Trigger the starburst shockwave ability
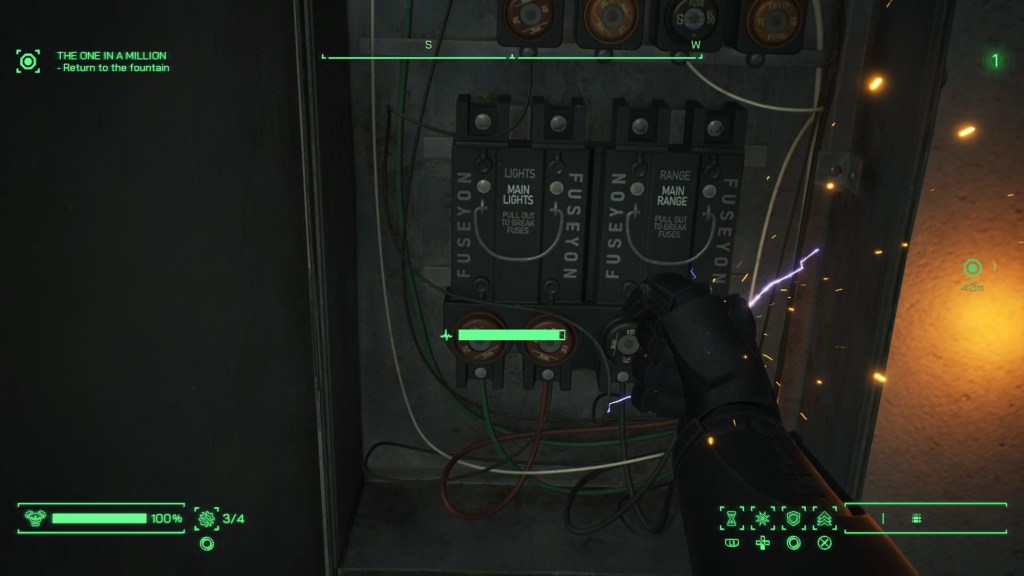 [762, 518]
